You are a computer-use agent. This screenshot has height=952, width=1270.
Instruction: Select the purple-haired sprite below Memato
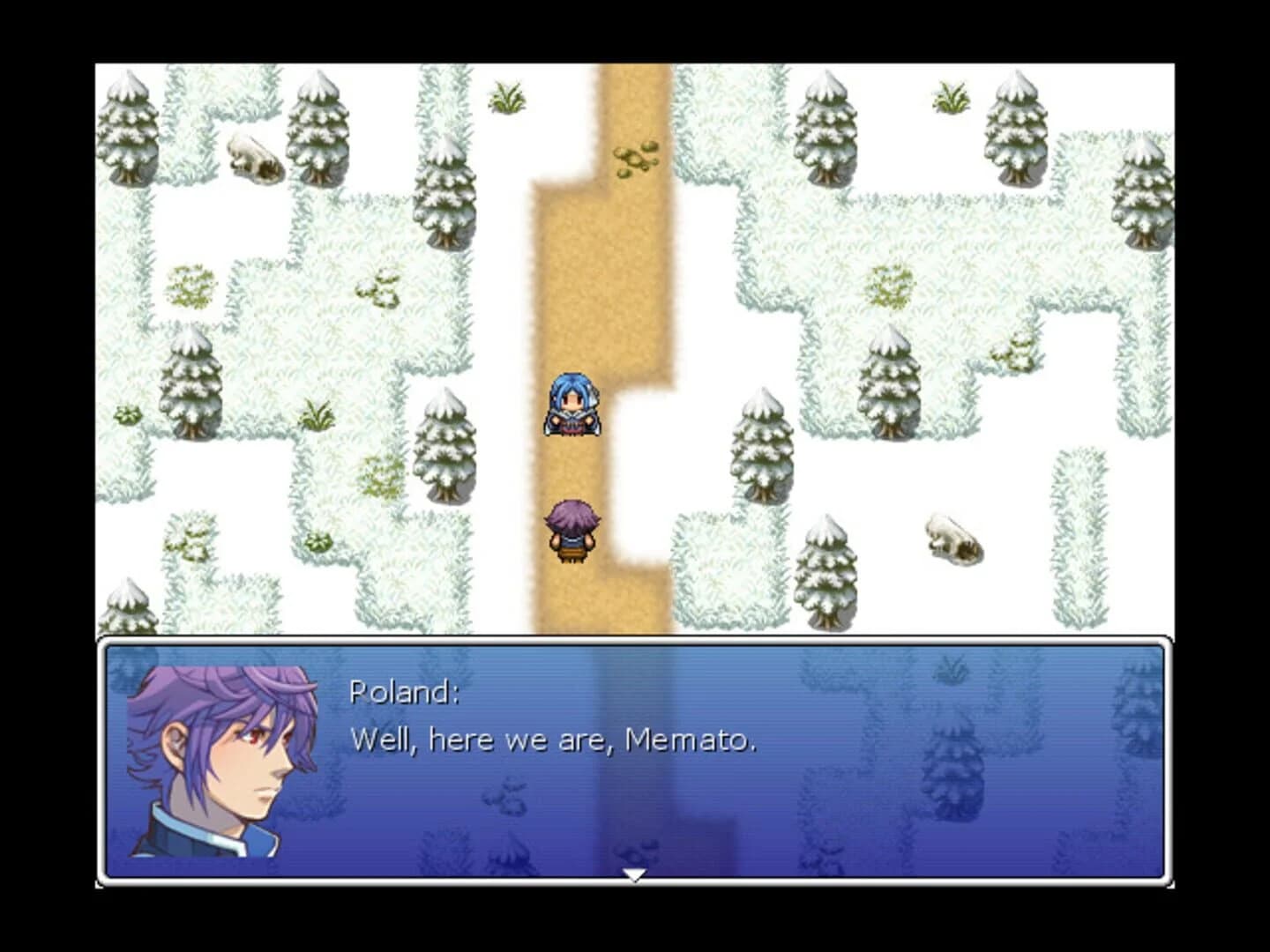click(x=572, y=529)
